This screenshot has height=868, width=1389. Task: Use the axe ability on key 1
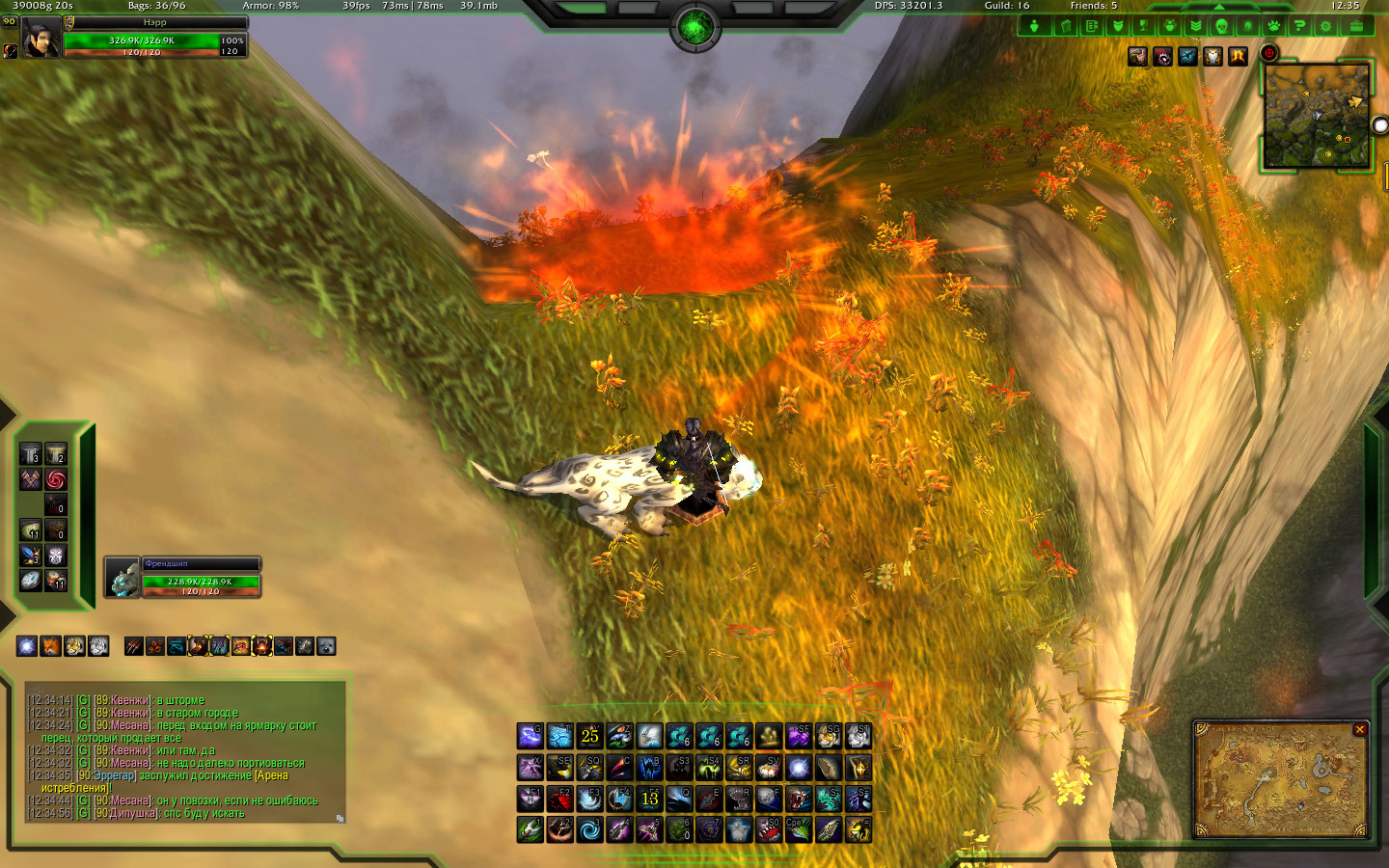[530, 829]
